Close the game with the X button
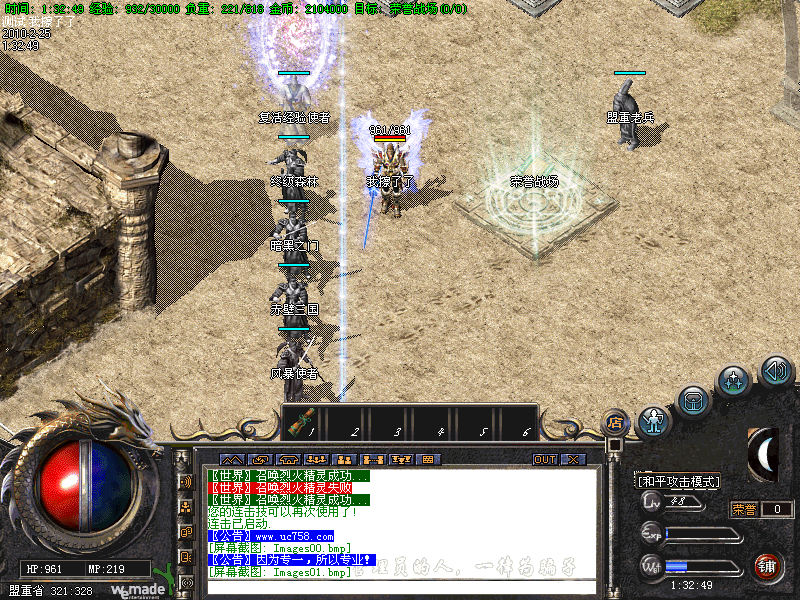This screenshot has height=600, width=800. (x=573, y=460)
